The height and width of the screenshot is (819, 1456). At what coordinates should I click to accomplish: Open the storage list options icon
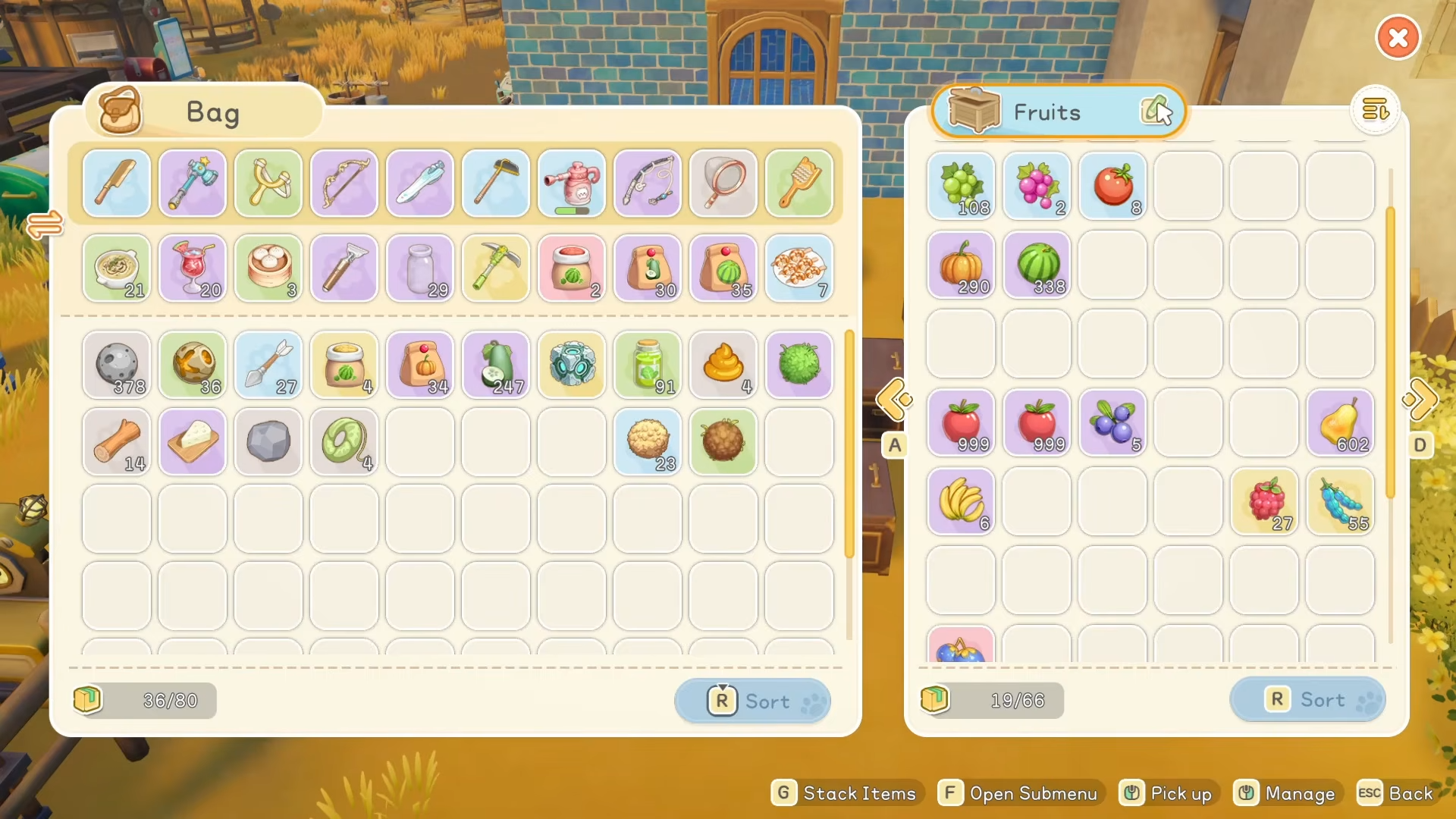tap(1375, 111)
